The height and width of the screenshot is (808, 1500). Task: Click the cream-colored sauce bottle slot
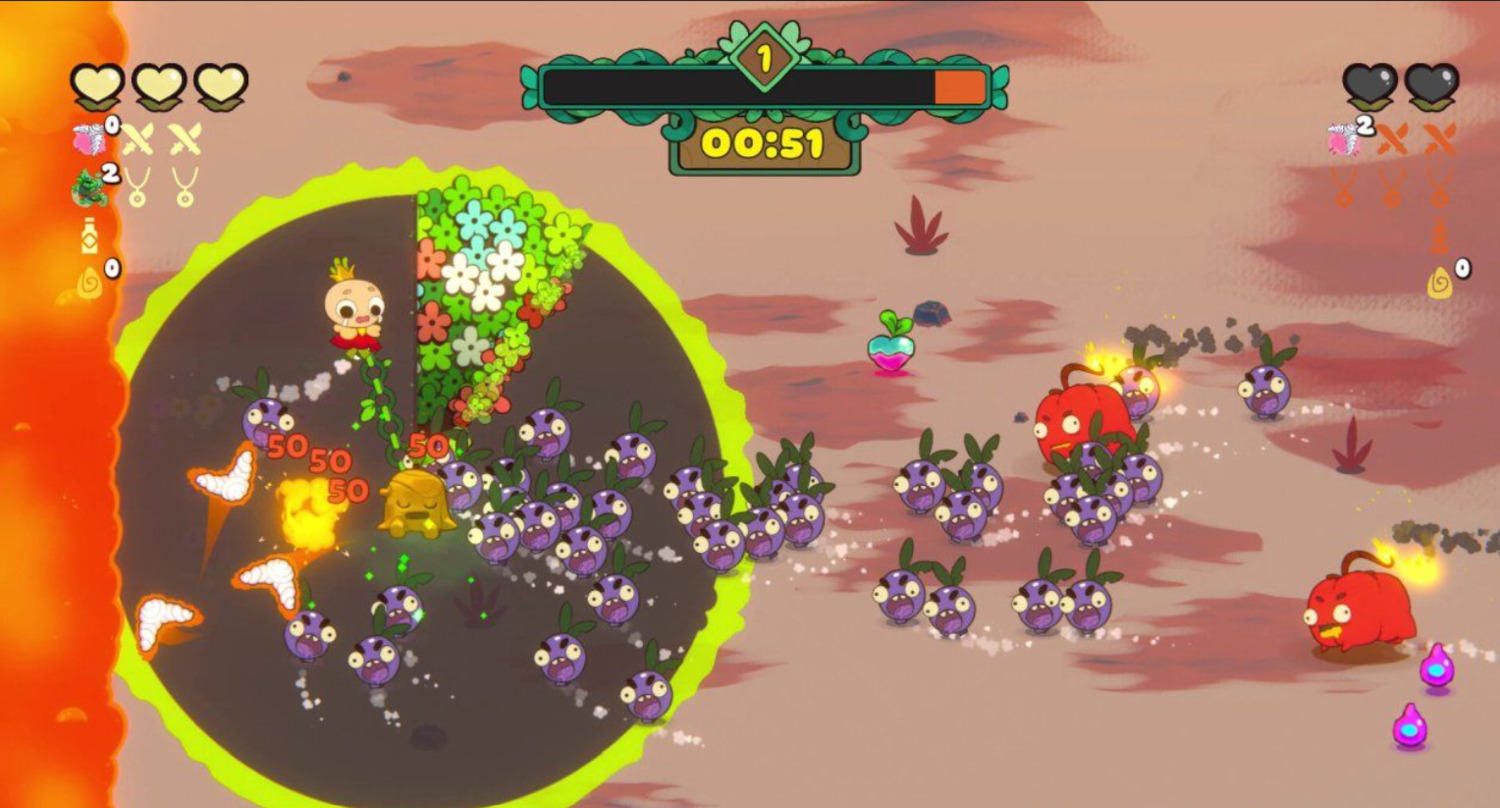tap(89, 237)
